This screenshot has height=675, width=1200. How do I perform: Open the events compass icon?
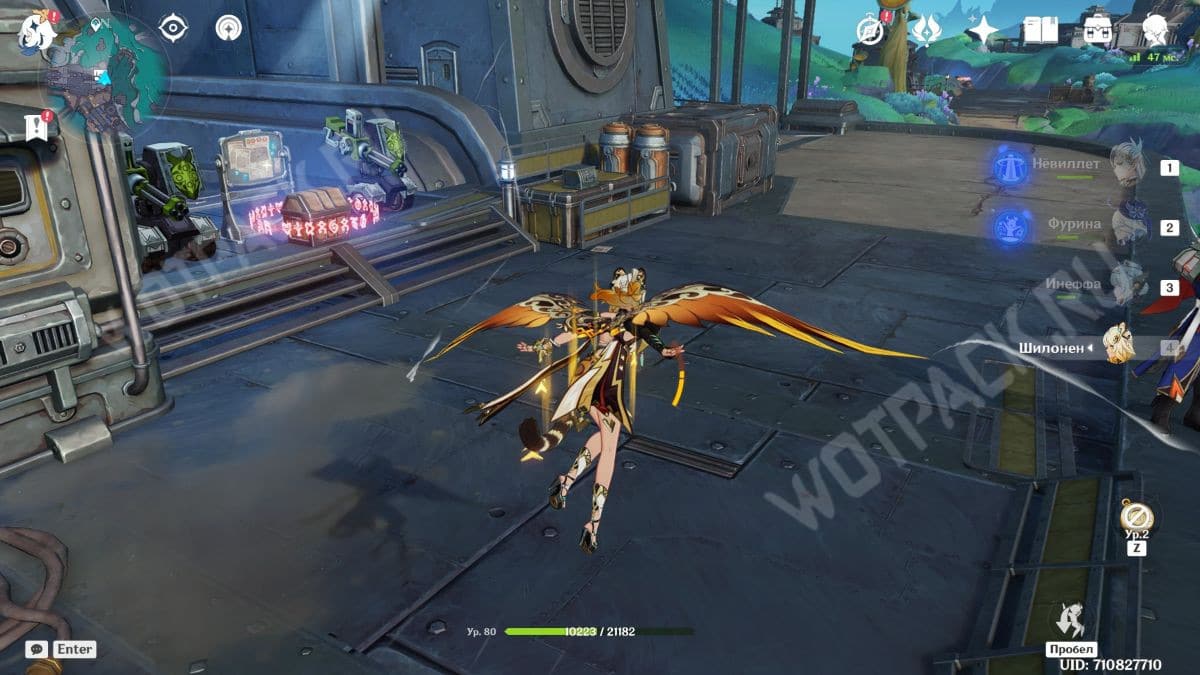(871, 30)
